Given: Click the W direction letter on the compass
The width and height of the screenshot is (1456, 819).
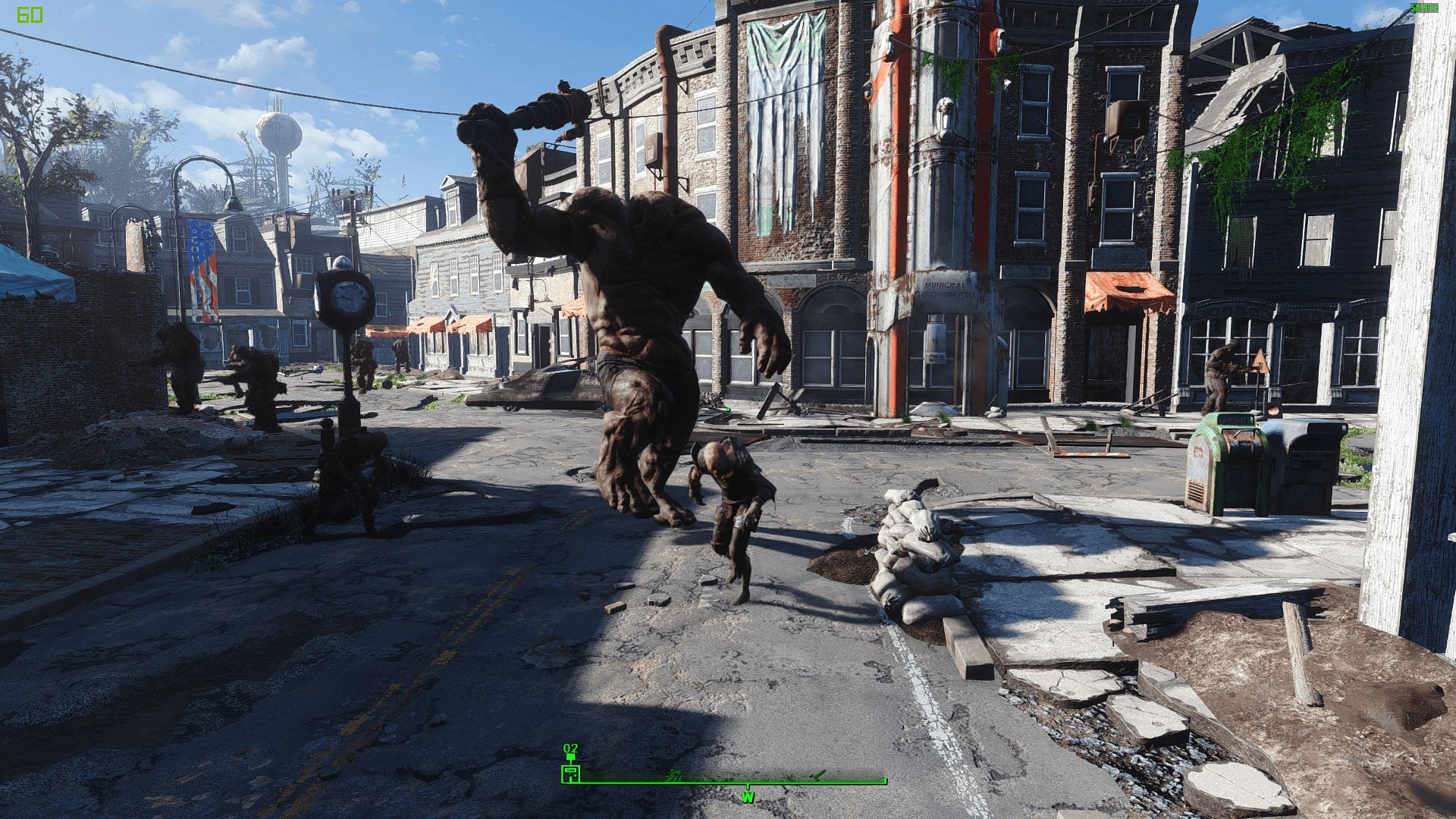Looking at the screenshot, I should point(748,796).
